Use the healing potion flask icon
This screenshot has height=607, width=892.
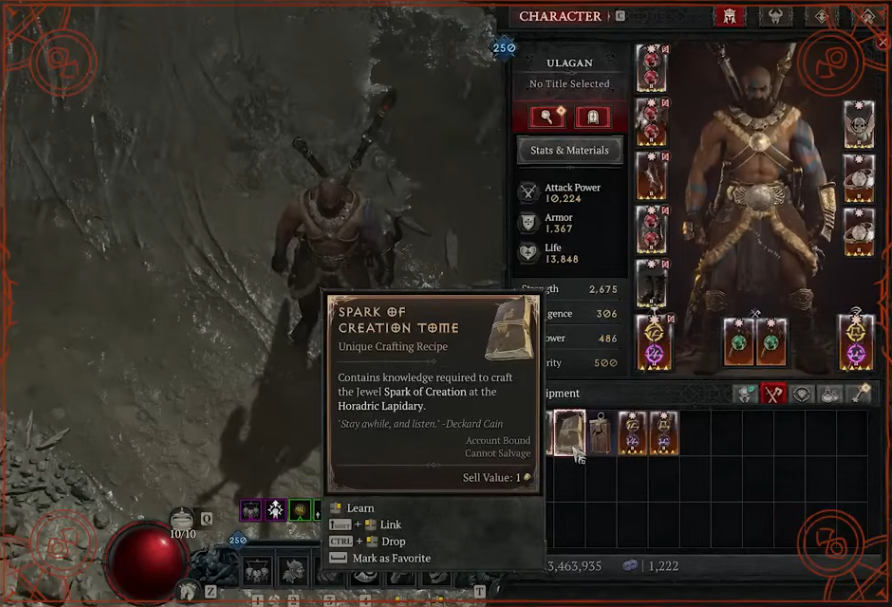click(x=182, y=519)
